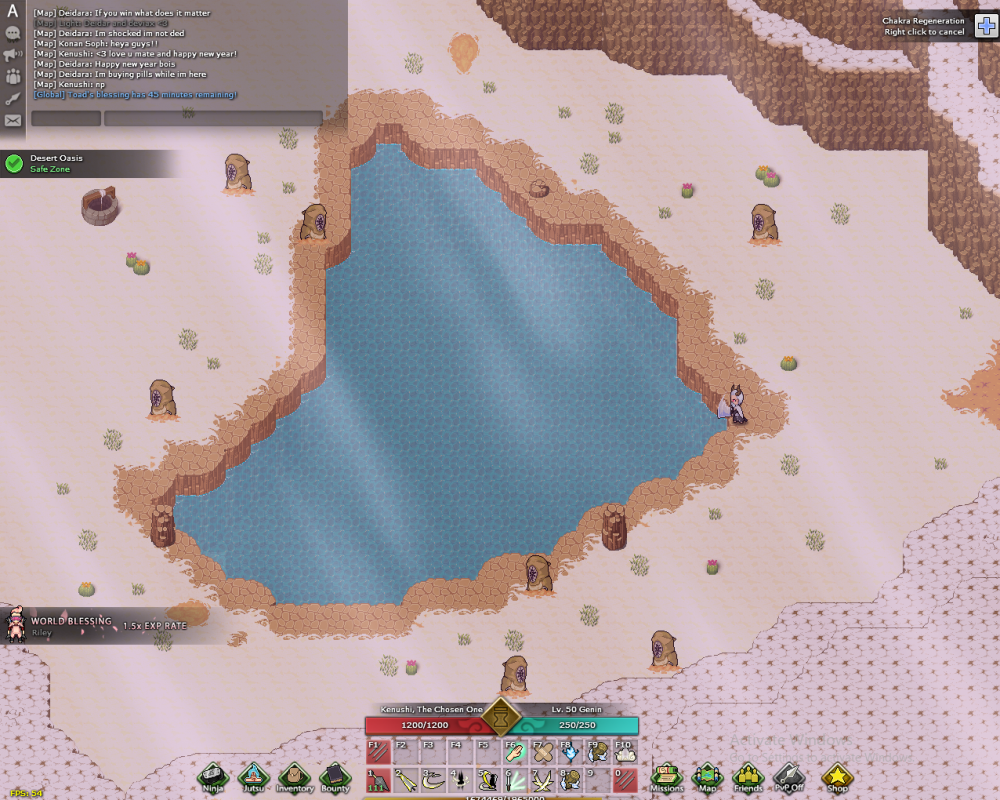Click the letter A chat icon
1000x800 pixels.
click(x=13, y=12)
